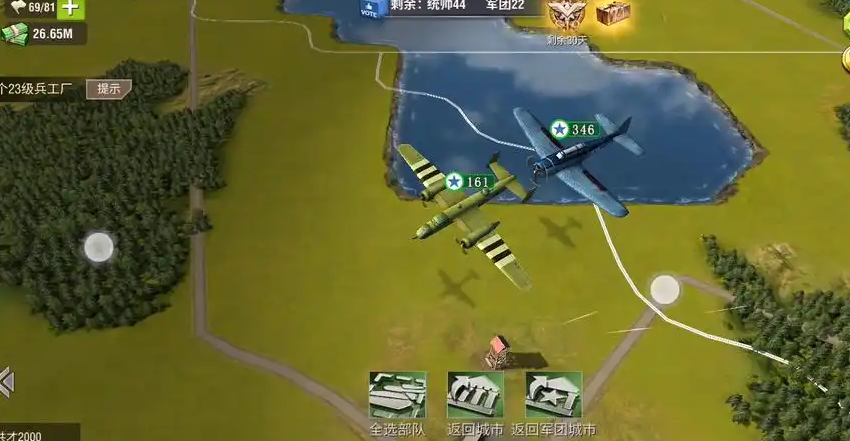Screen dimensions: 850x441
Task: Open the 提示 hint button
Action: tap(108, 88)
